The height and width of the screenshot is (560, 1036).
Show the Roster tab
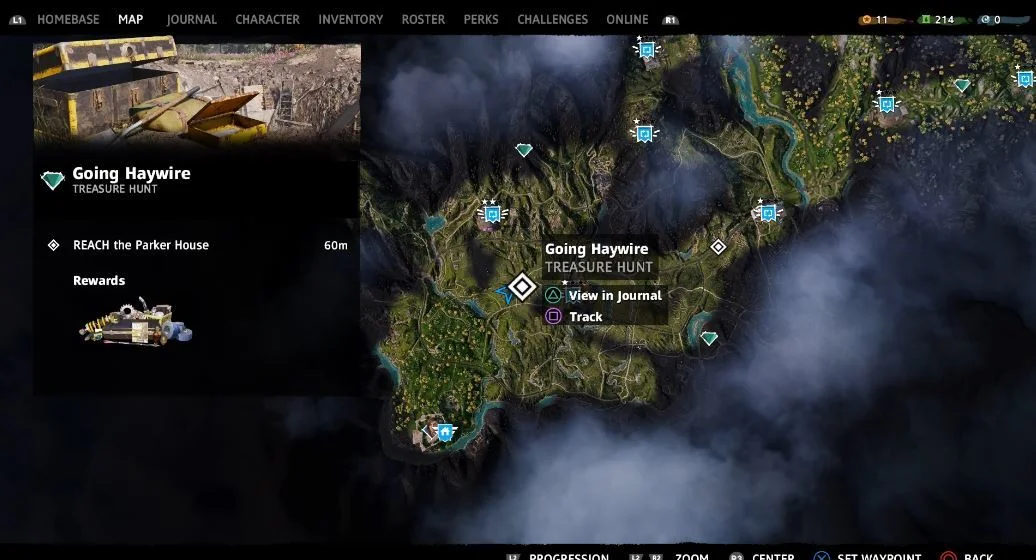(x=423, y=19)
